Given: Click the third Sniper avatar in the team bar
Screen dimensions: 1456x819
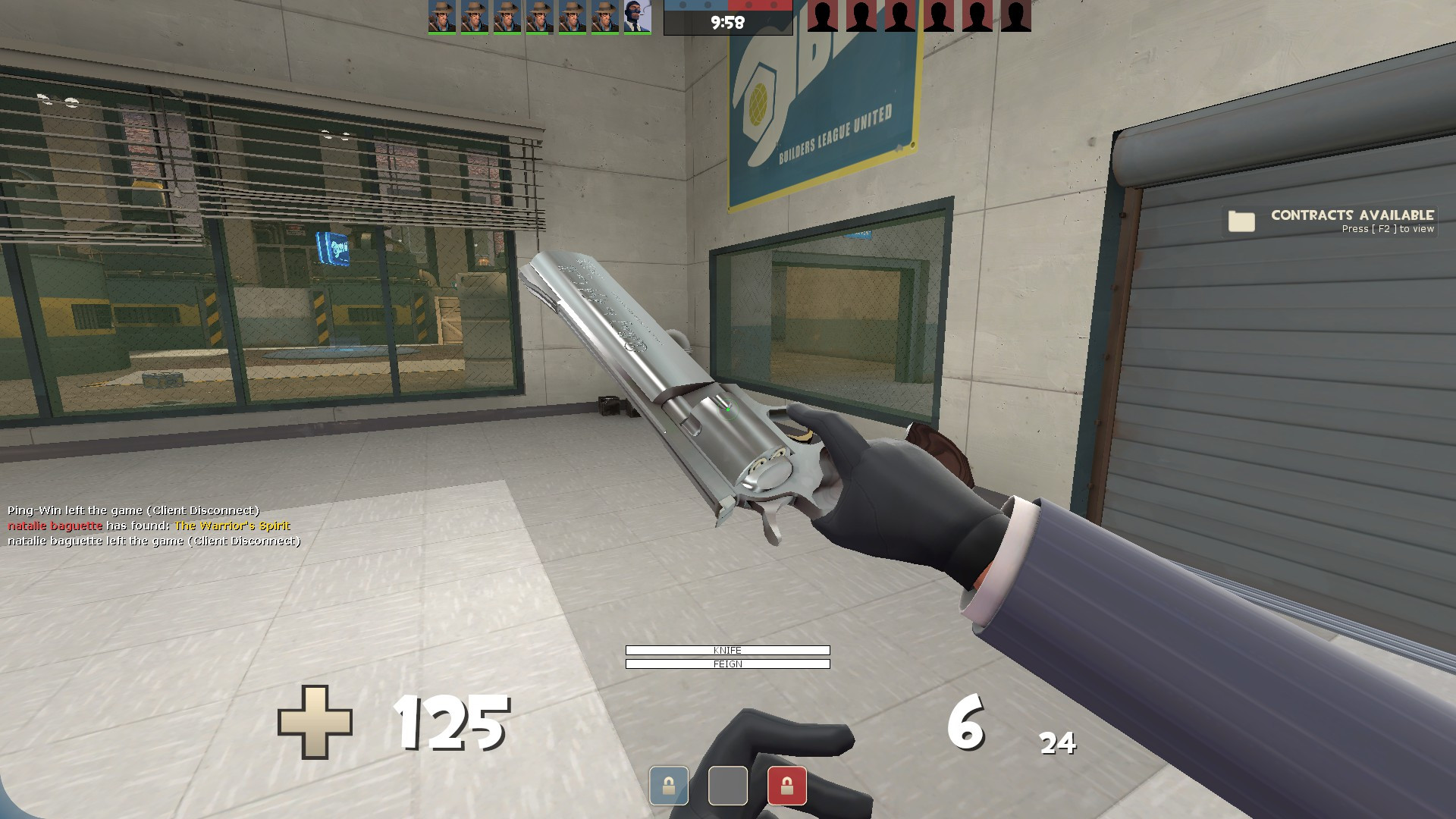Looking at the screenshot, I should (508, 17).
